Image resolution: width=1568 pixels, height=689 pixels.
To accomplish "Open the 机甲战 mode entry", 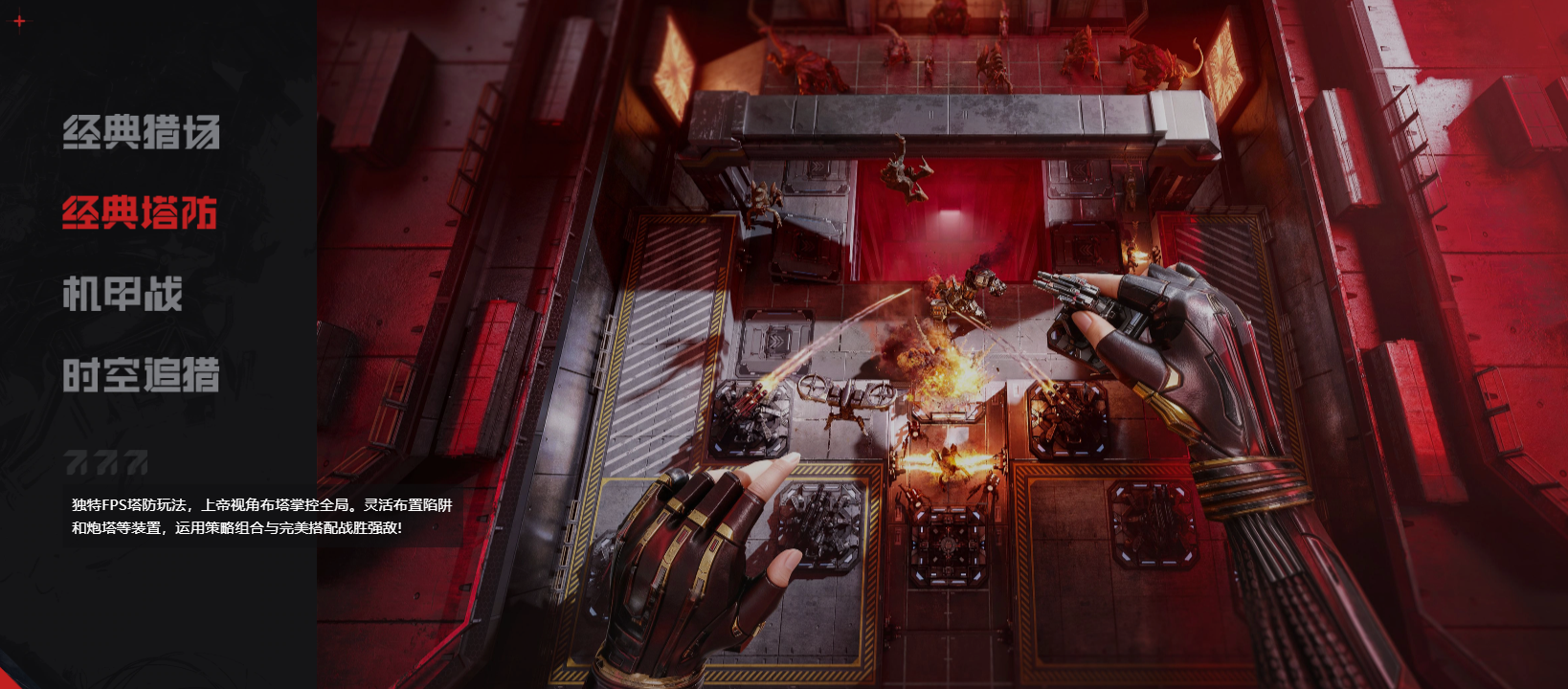I will tap(123, 294).
